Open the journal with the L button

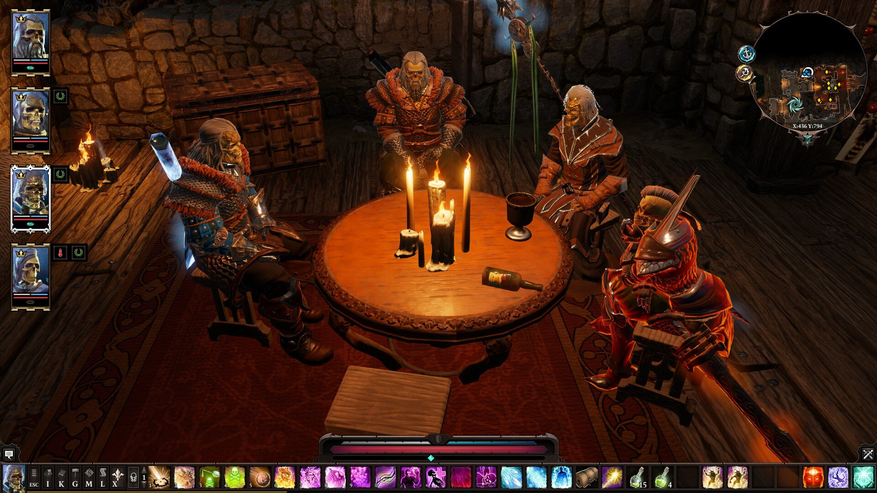pyautogui.click(x=103, y=478)
